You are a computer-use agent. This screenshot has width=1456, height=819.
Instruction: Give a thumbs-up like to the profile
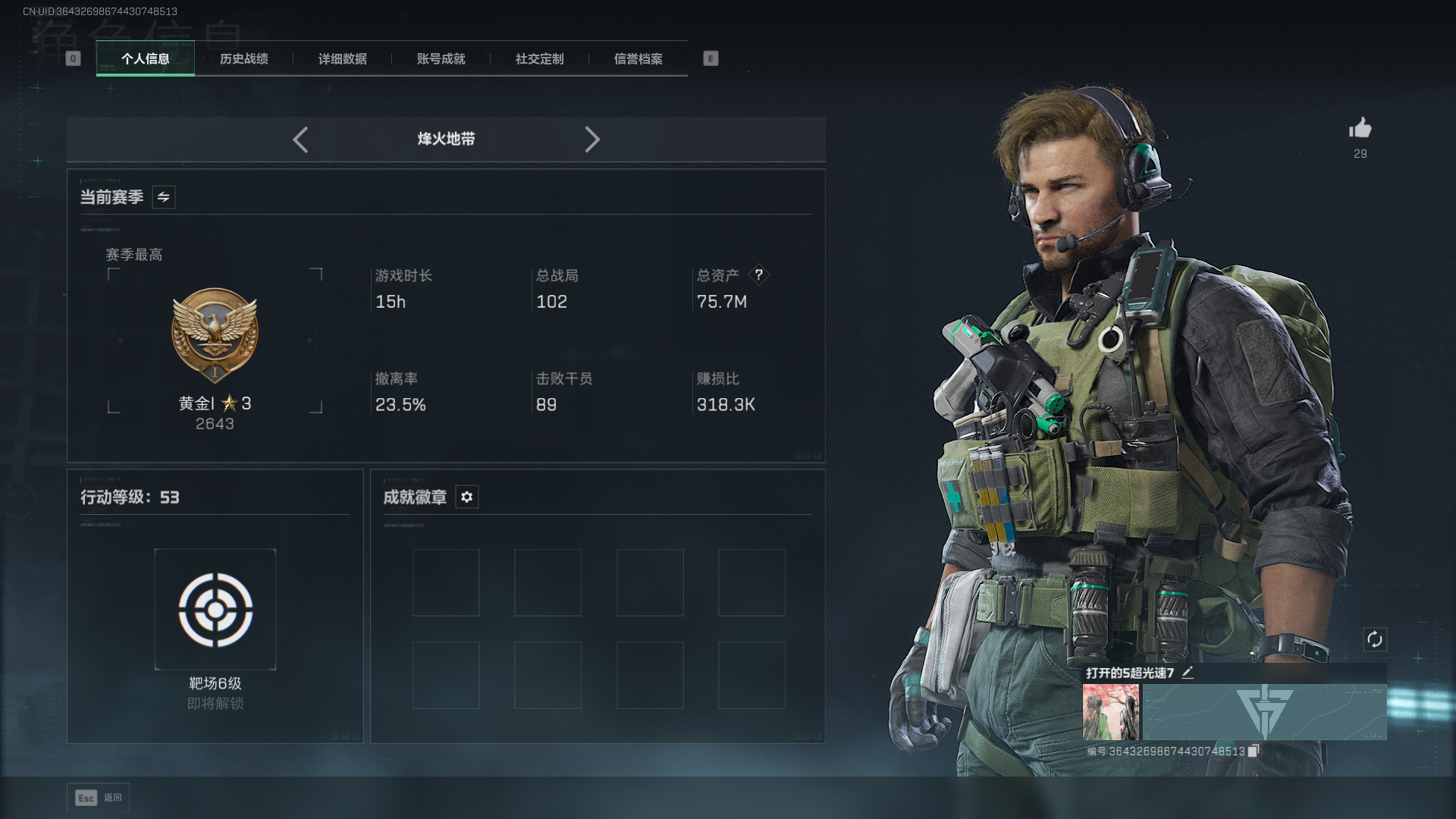[x=1360, y=128]
